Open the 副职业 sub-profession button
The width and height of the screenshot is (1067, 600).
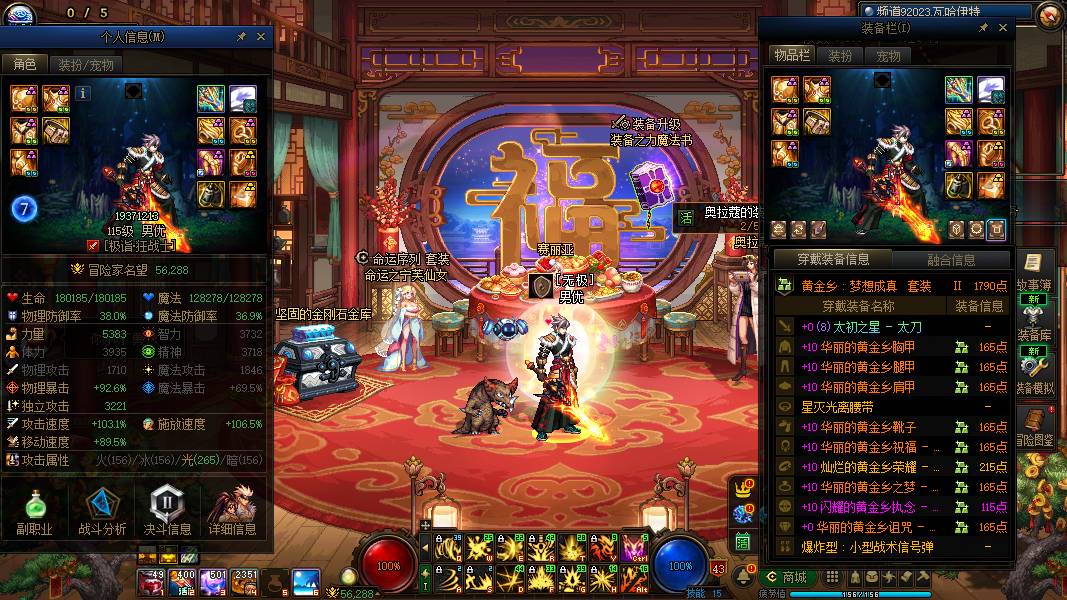34,510
